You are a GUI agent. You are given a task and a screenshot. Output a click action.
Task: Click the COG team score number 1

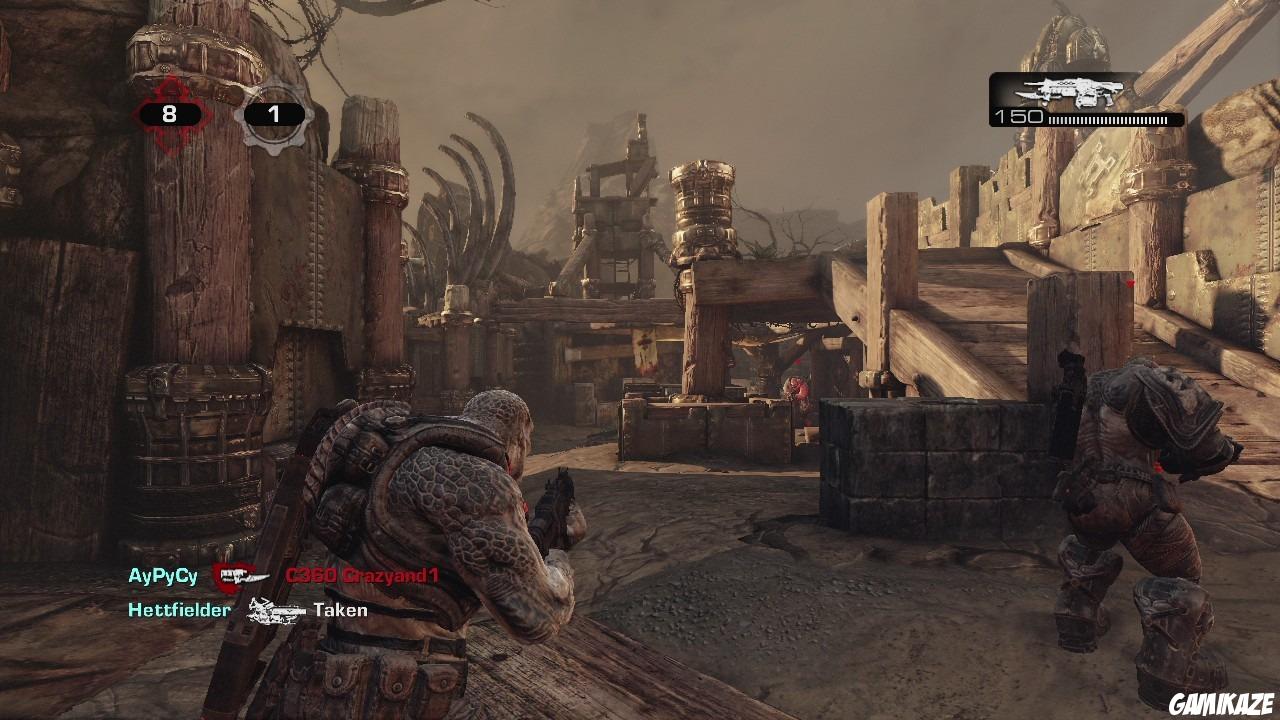[x=273, y=113]
